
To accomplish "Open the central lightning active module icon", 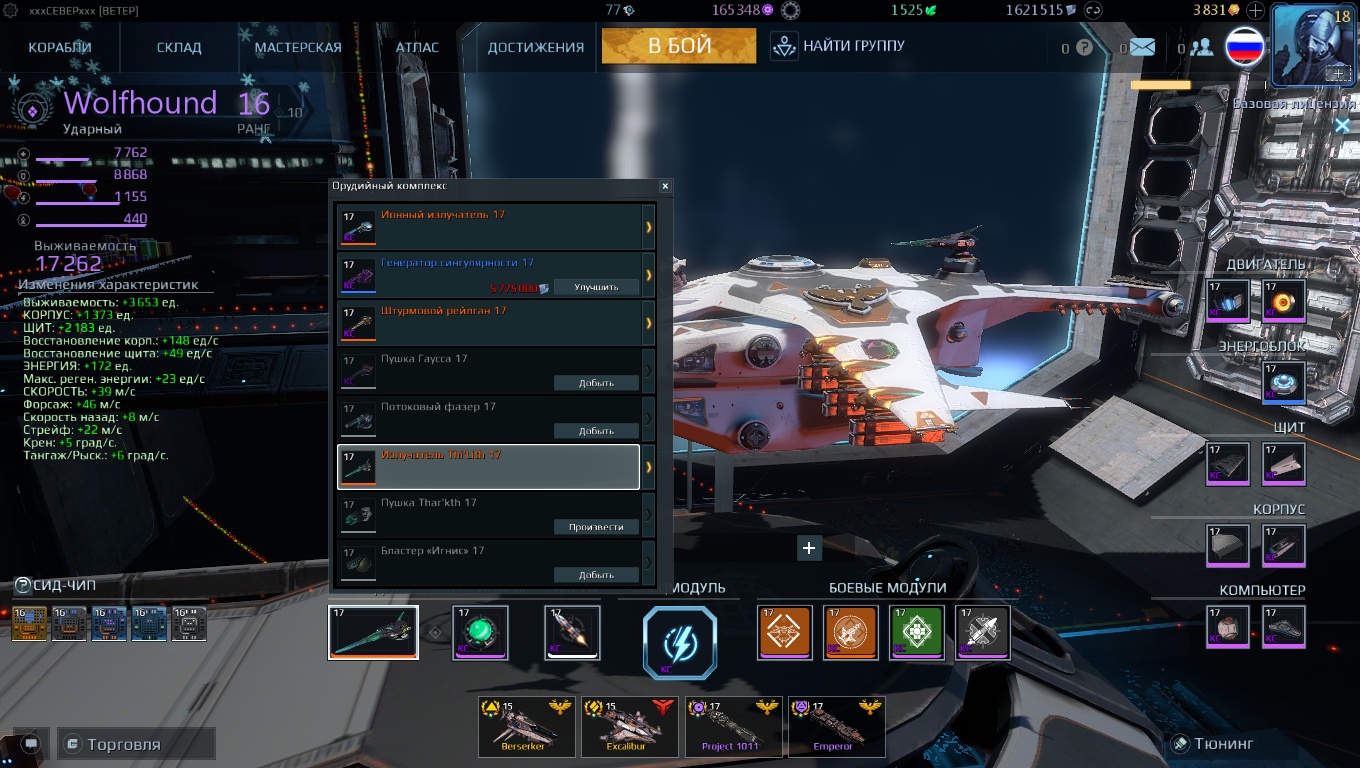I will [x=680, y=643].
